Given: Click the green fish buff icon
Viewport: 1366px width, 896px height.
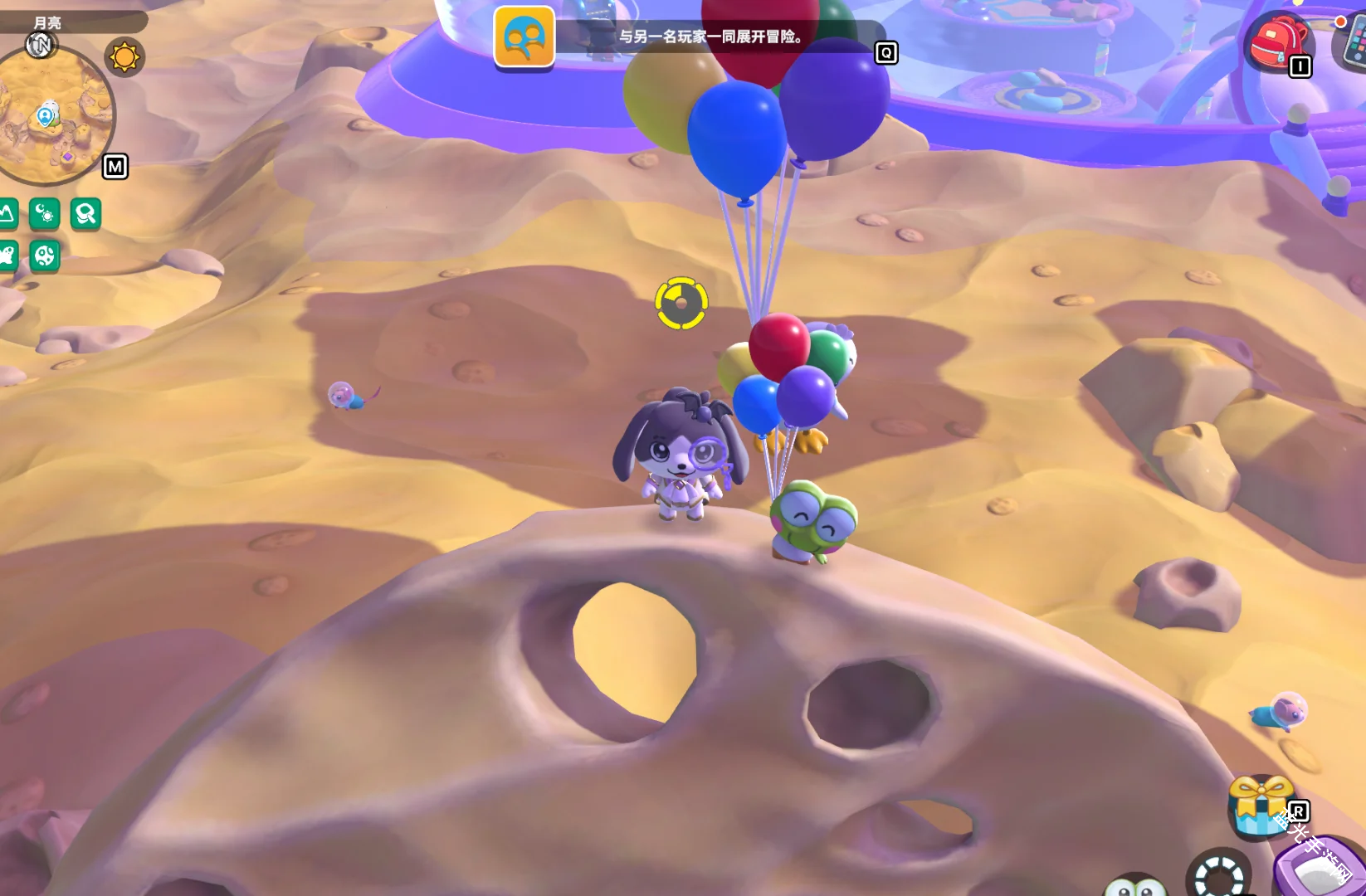Looking at the screenshot, I should (7, 256).
